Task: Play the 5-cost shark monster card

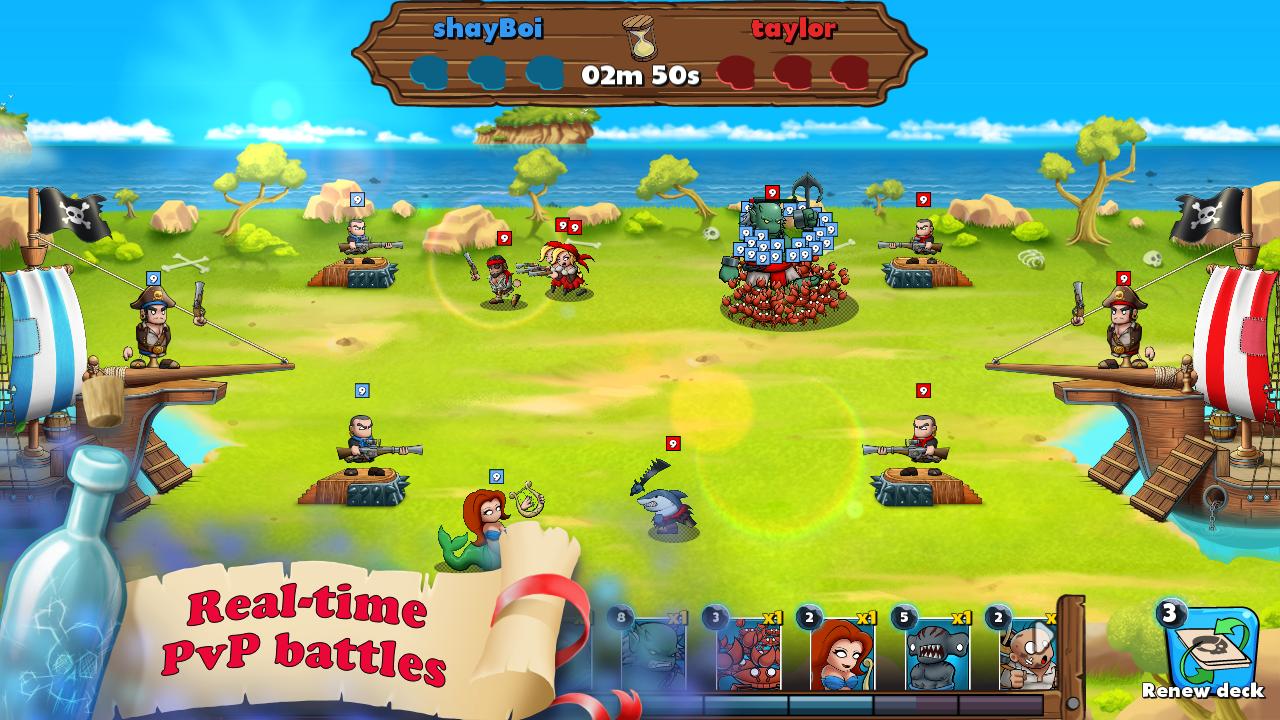Action: pyautogui.click(x=935, y=655)
